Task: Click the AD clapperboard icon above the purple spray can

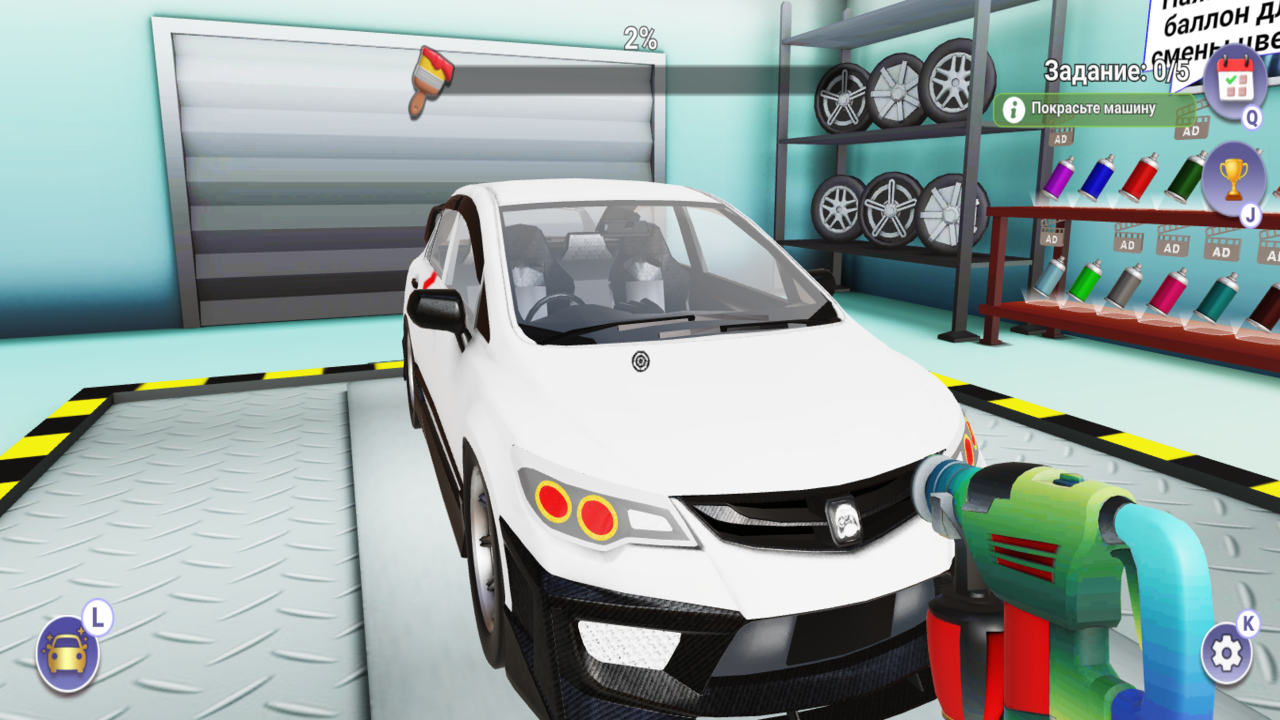Action: coord(1061,139)
